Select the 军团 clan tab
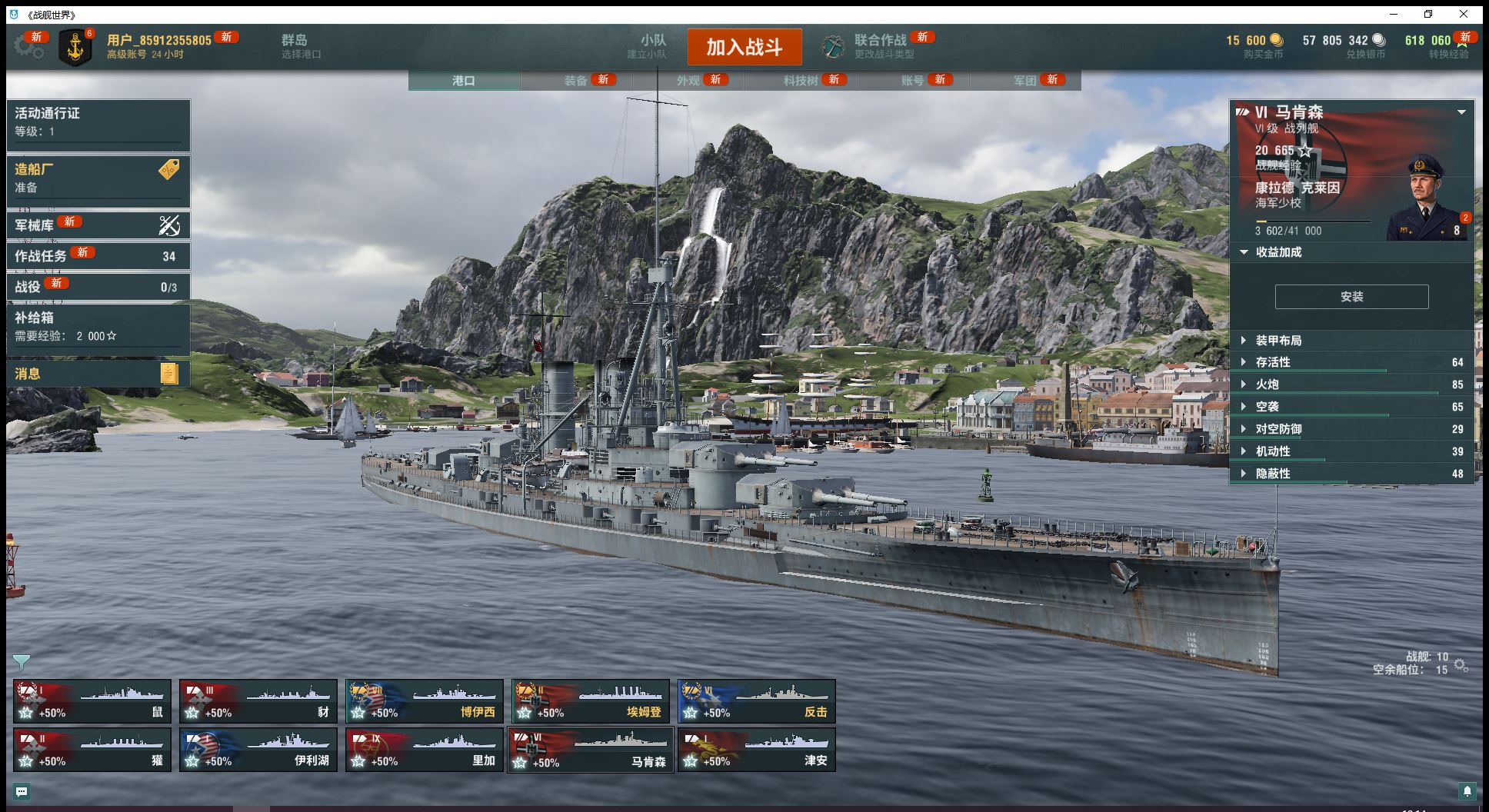This screenshot has width=1489, height=812. pos(1024,80)
